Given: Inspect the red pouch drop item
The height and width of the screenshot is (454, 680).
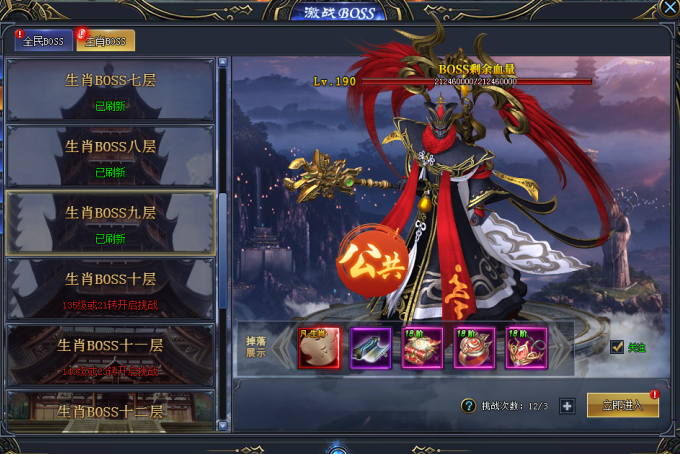Looking at the screenshot, I should (474, 348).
